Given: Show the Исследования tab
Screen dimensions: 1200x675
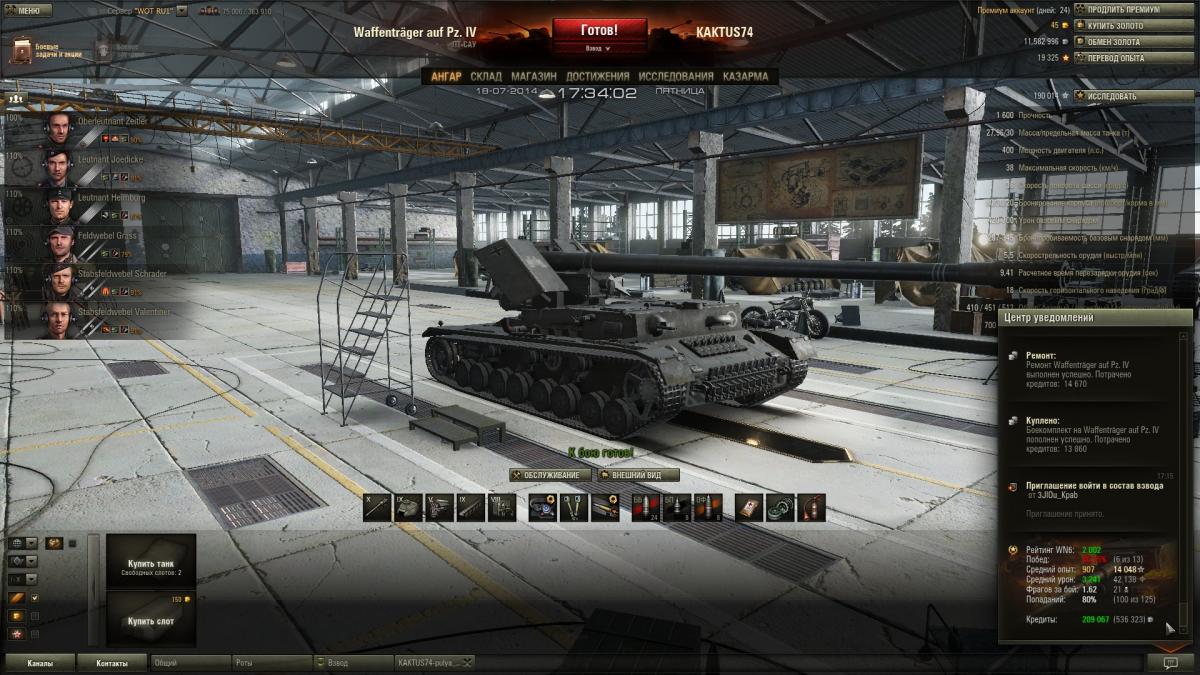Looking at the screenshot, I should (676, 76).
